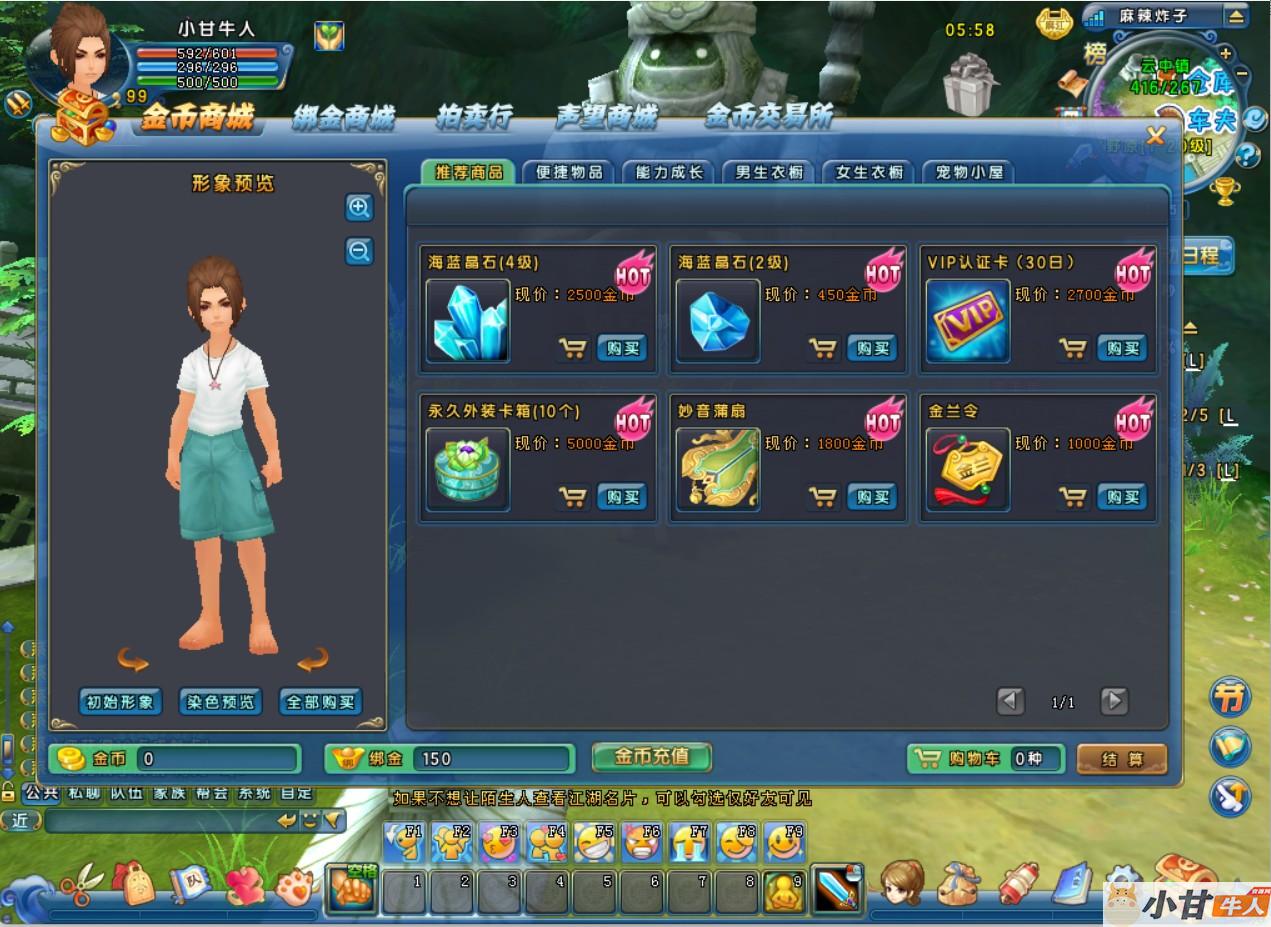Go to the 金币交易所 exchange

click(768, 118)
